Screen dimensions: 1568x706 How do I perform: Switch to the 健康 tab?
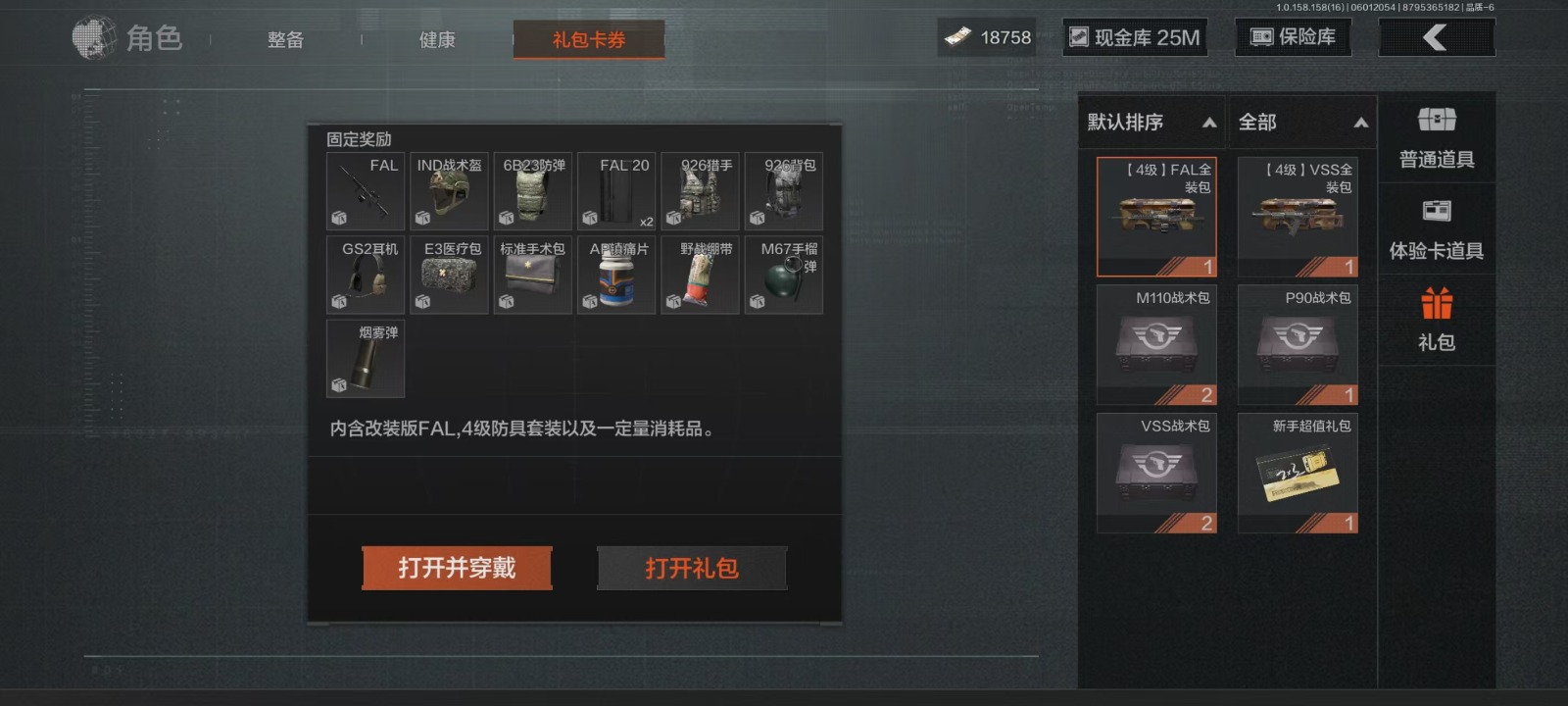(x=437, y=40)
